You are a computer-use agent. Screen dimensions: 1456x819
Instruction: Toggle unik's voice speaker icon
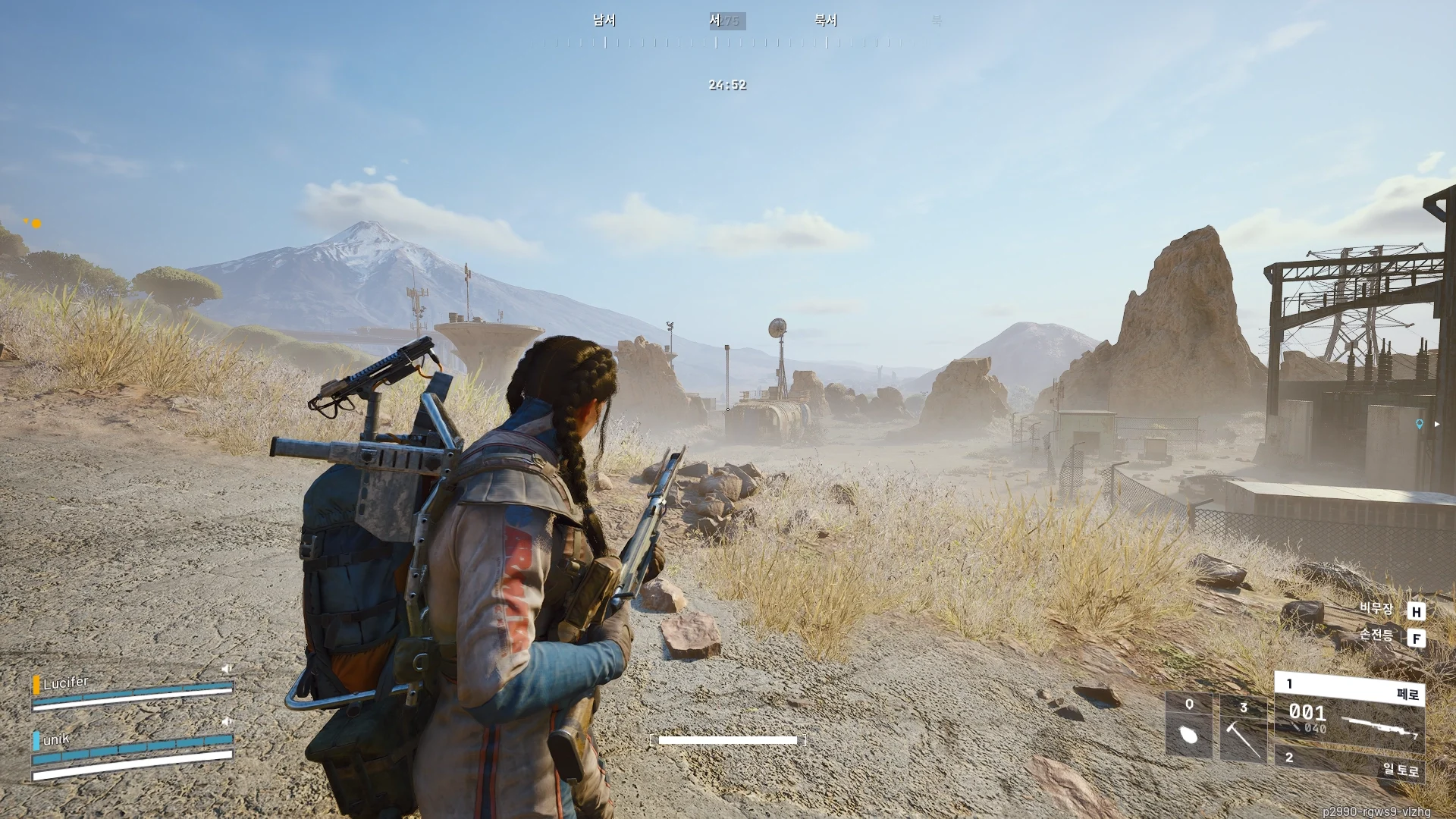pyautogui.click(x=226, y=721)
